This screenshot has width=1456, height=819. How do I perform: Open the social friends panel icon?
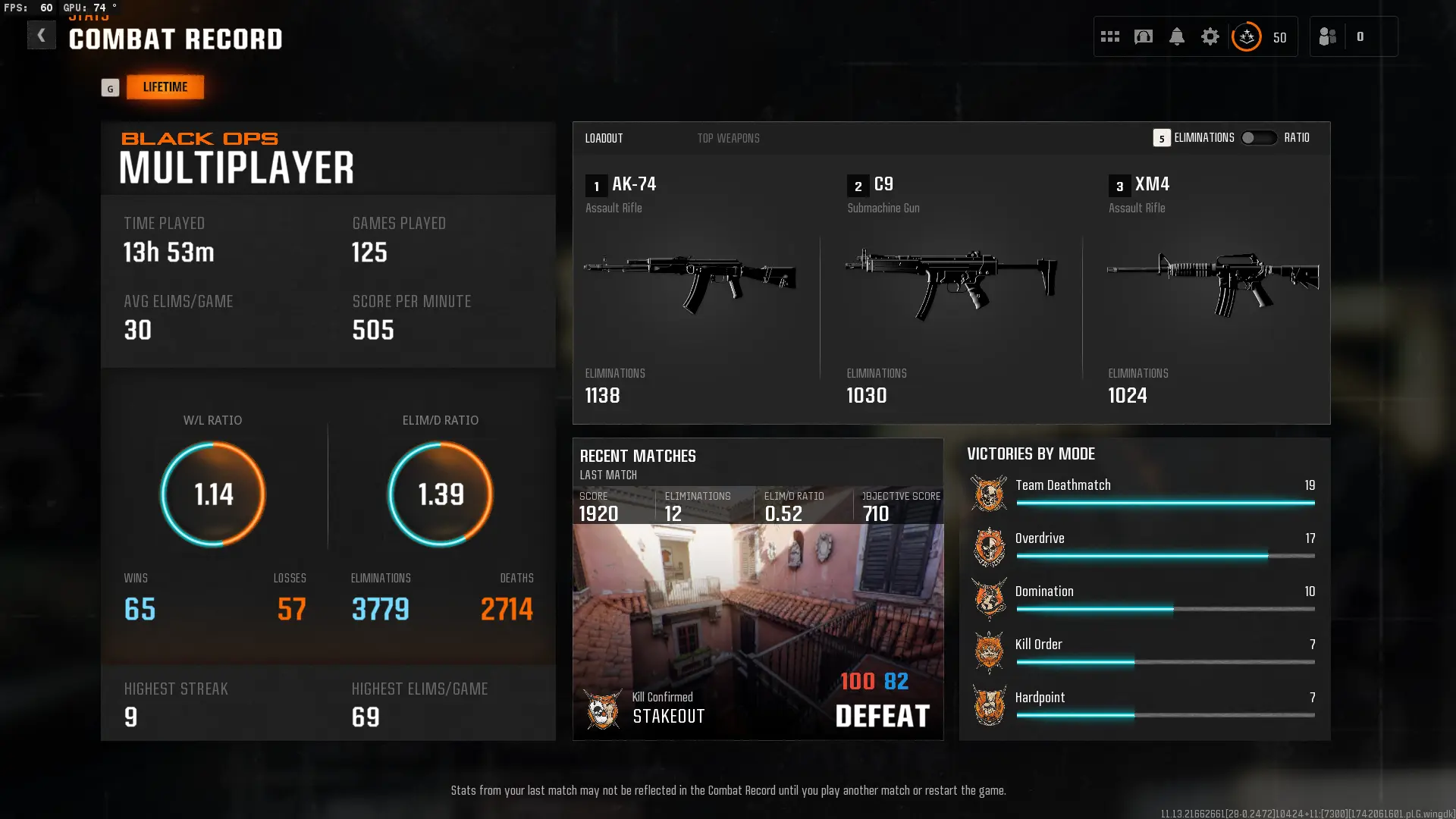(1328, 36)
